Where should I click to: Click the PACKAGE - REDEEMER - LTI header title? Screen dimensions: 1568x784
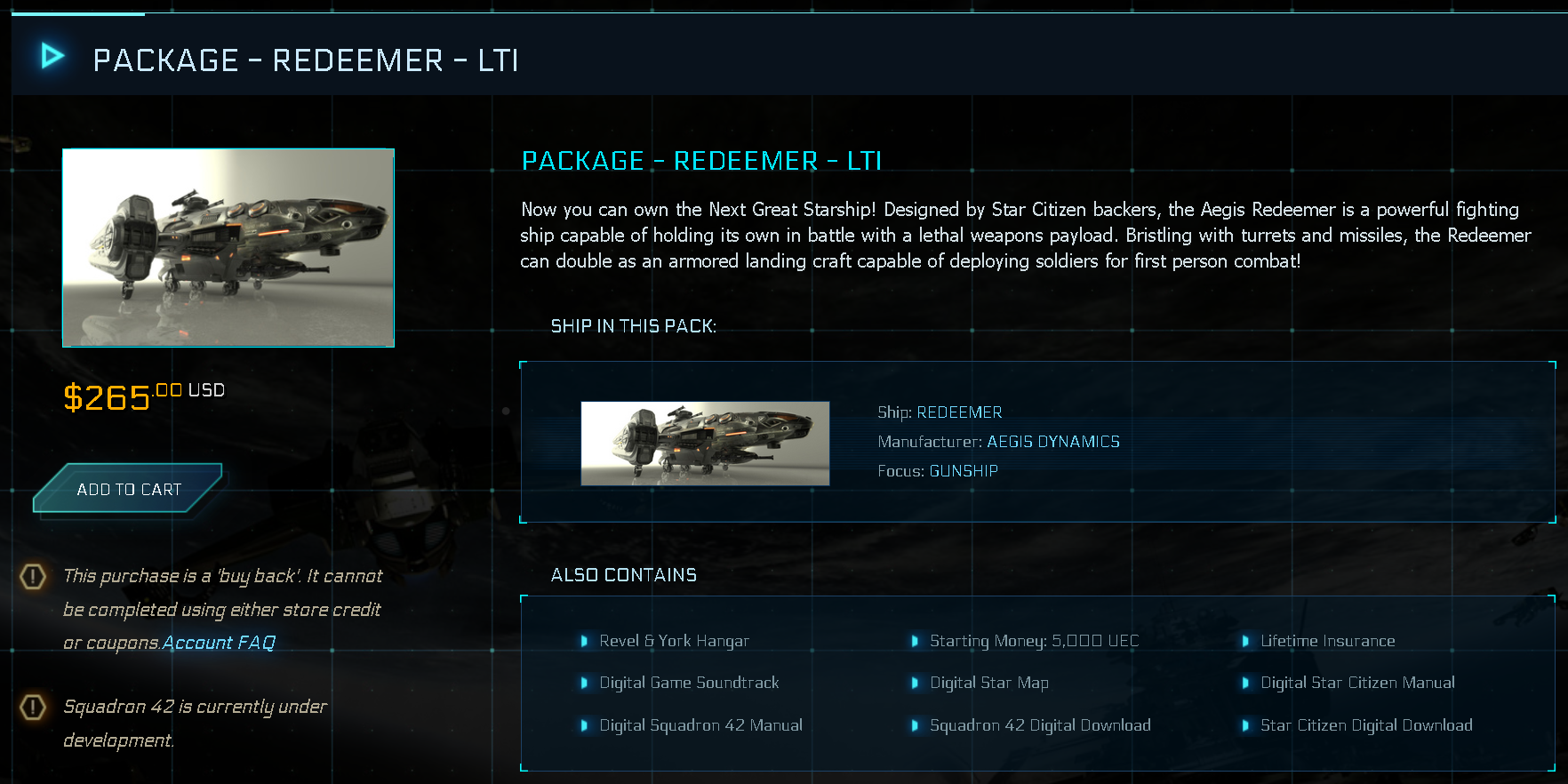[x=307, y=60]
